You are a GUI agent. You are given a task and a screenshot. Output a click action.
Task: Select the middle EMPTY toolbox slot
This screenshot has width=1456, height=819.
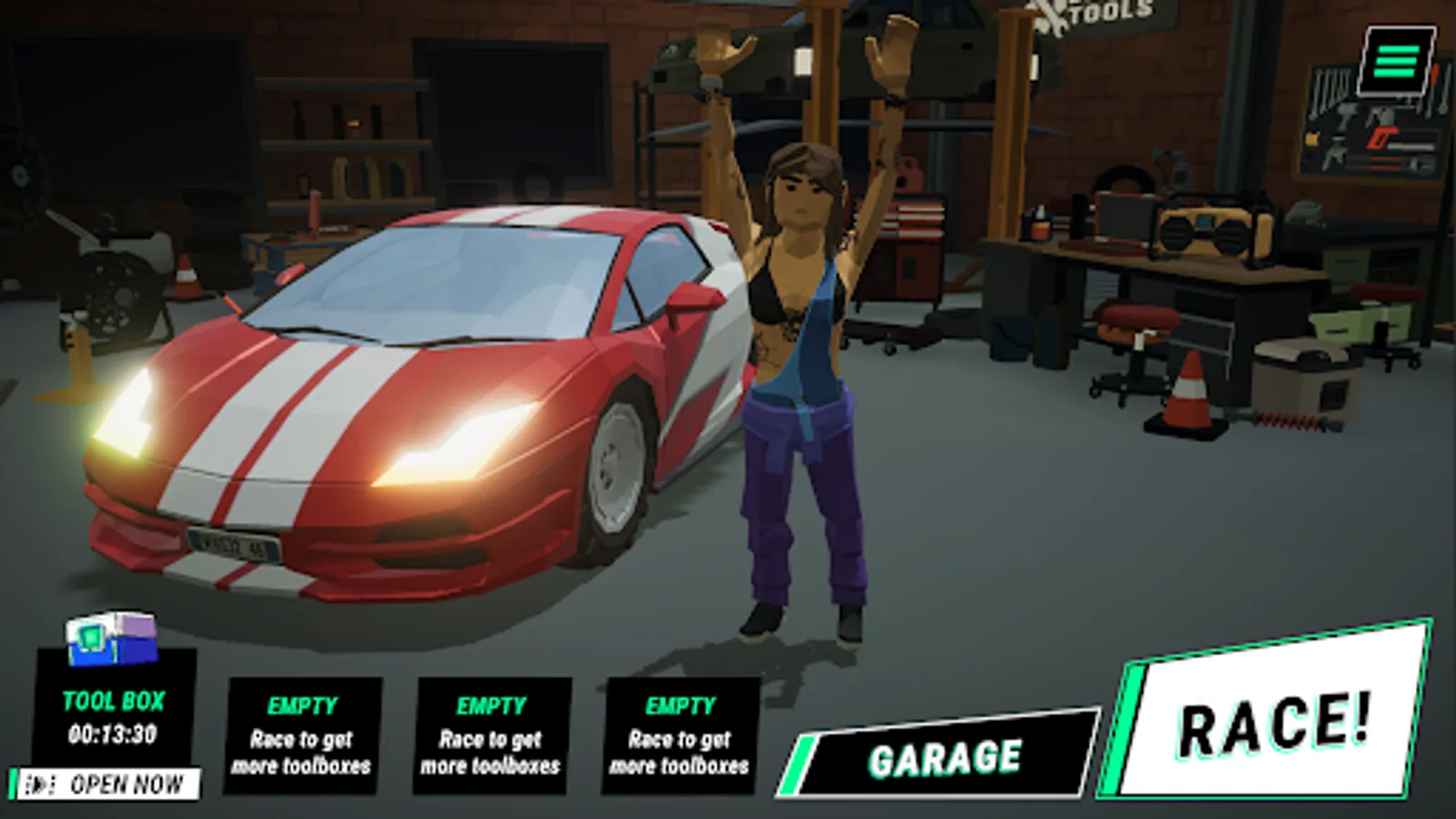489,733
